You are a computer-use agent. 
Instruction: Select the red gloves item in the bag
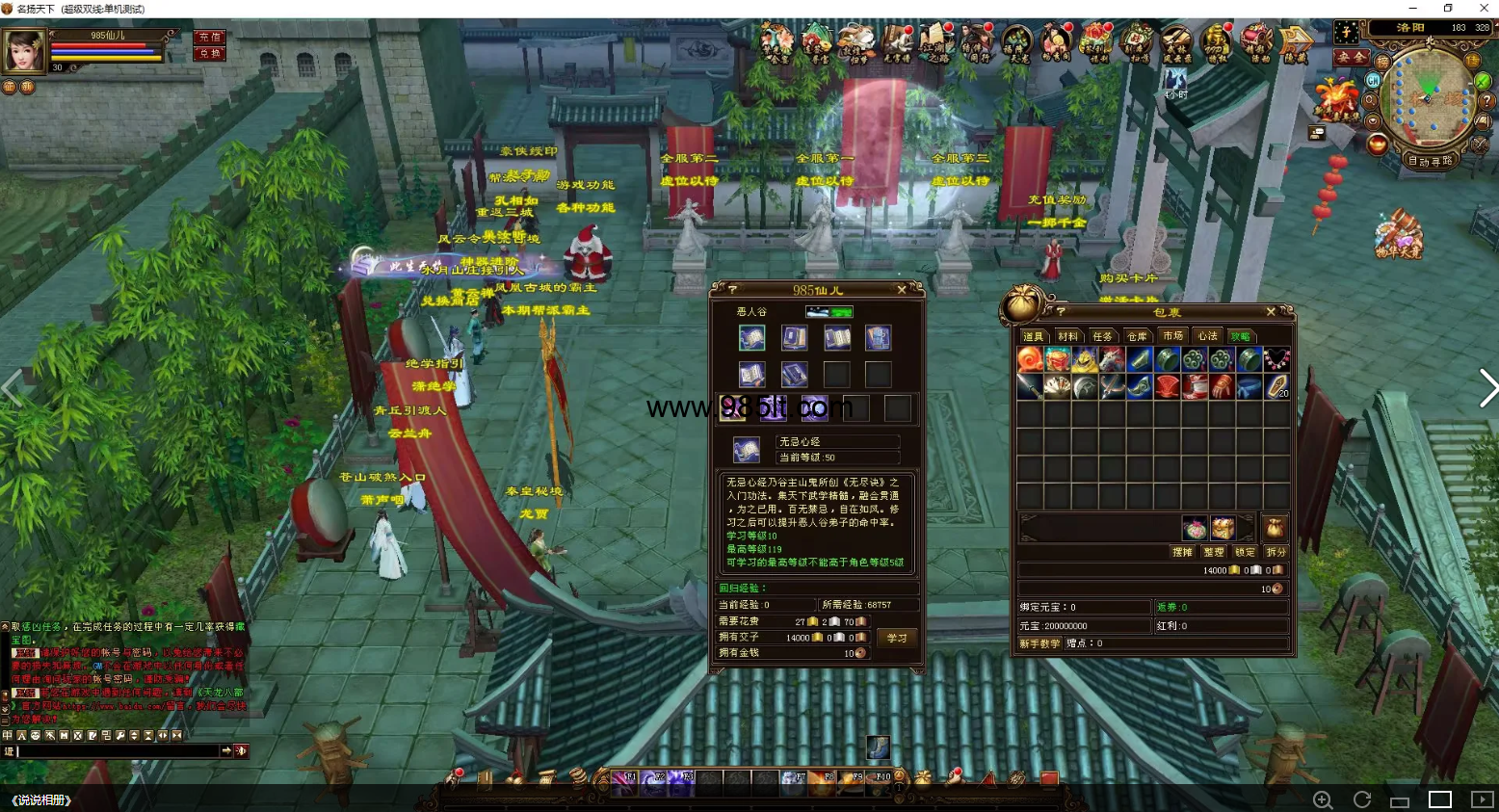coord(1222,387)
